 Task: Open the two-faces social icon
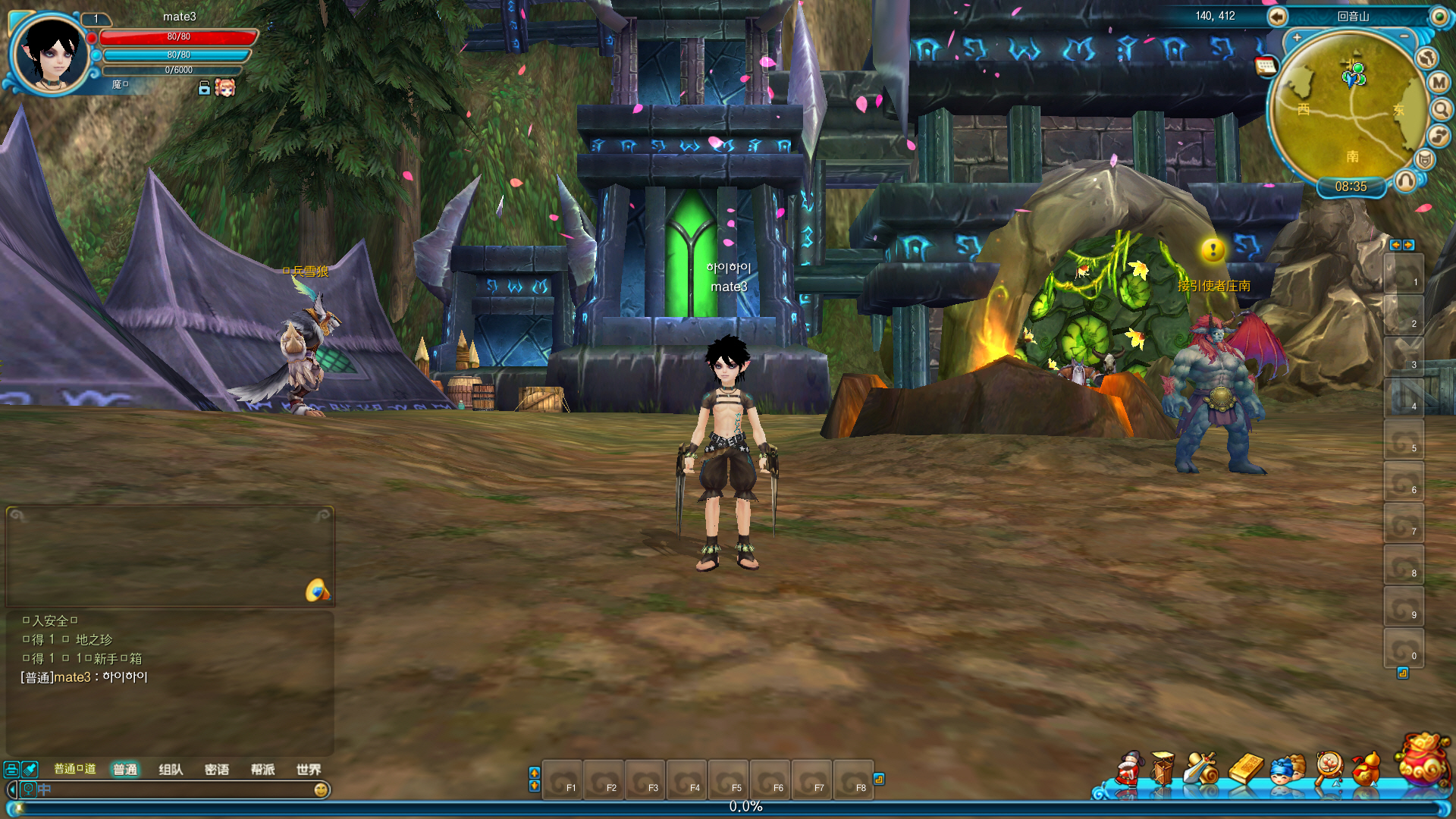pos(1287,770)
